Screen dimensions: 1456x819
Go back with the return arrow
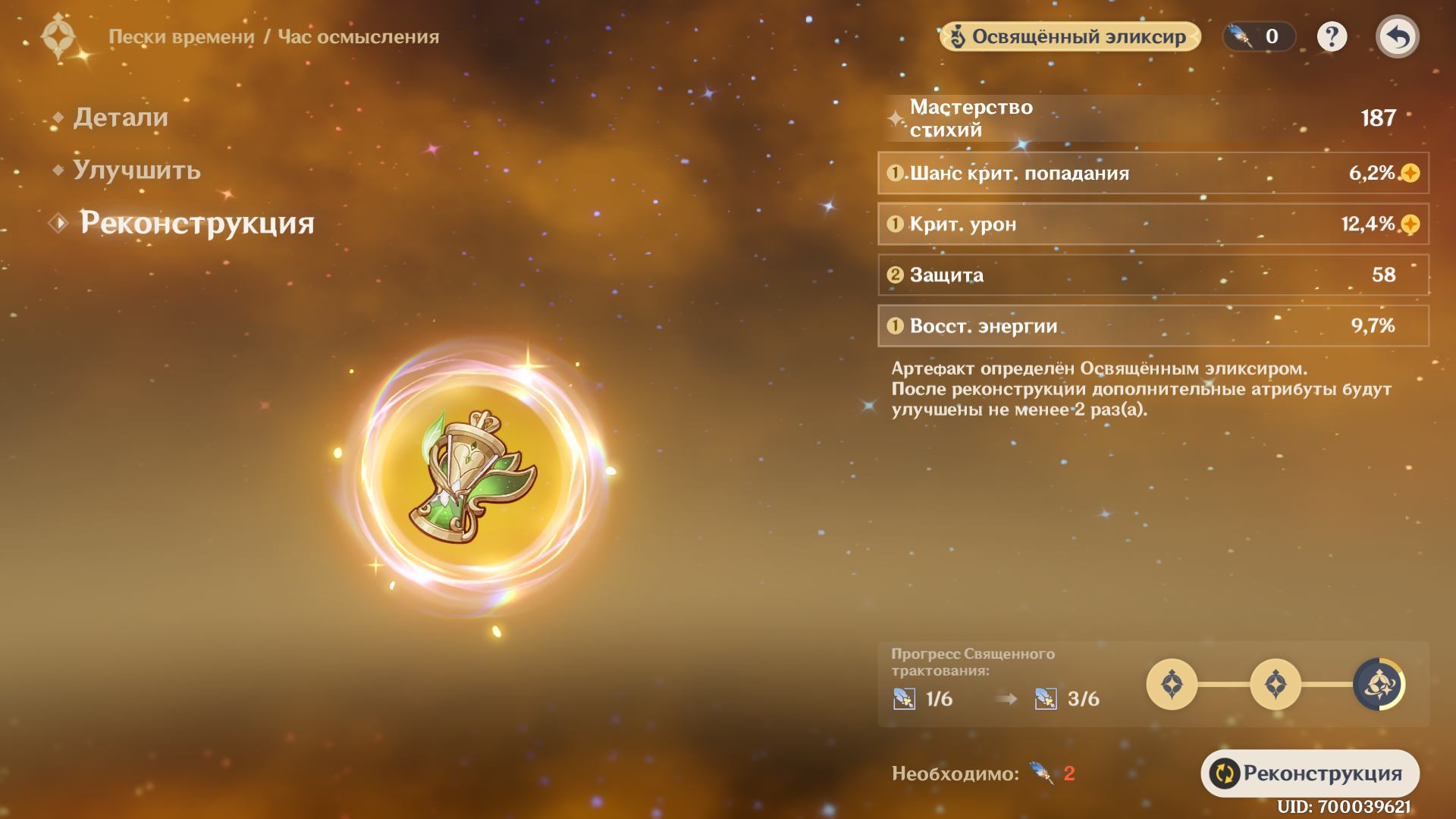point(1397,36)
